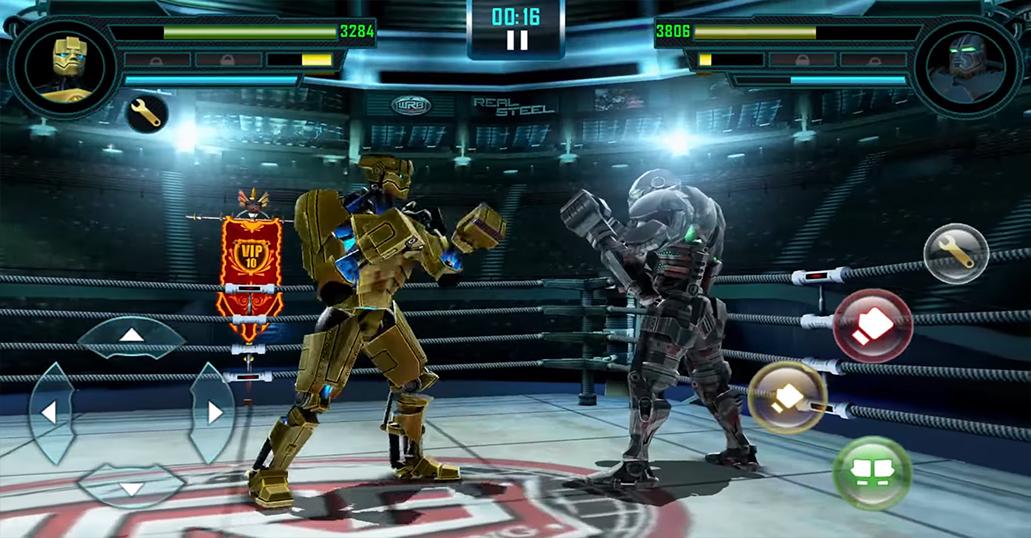Image resolution: width=1031 pixels, height=538 pixels.
Task: Throw a heavy punch with the red fist button
Action: (872, 325)
